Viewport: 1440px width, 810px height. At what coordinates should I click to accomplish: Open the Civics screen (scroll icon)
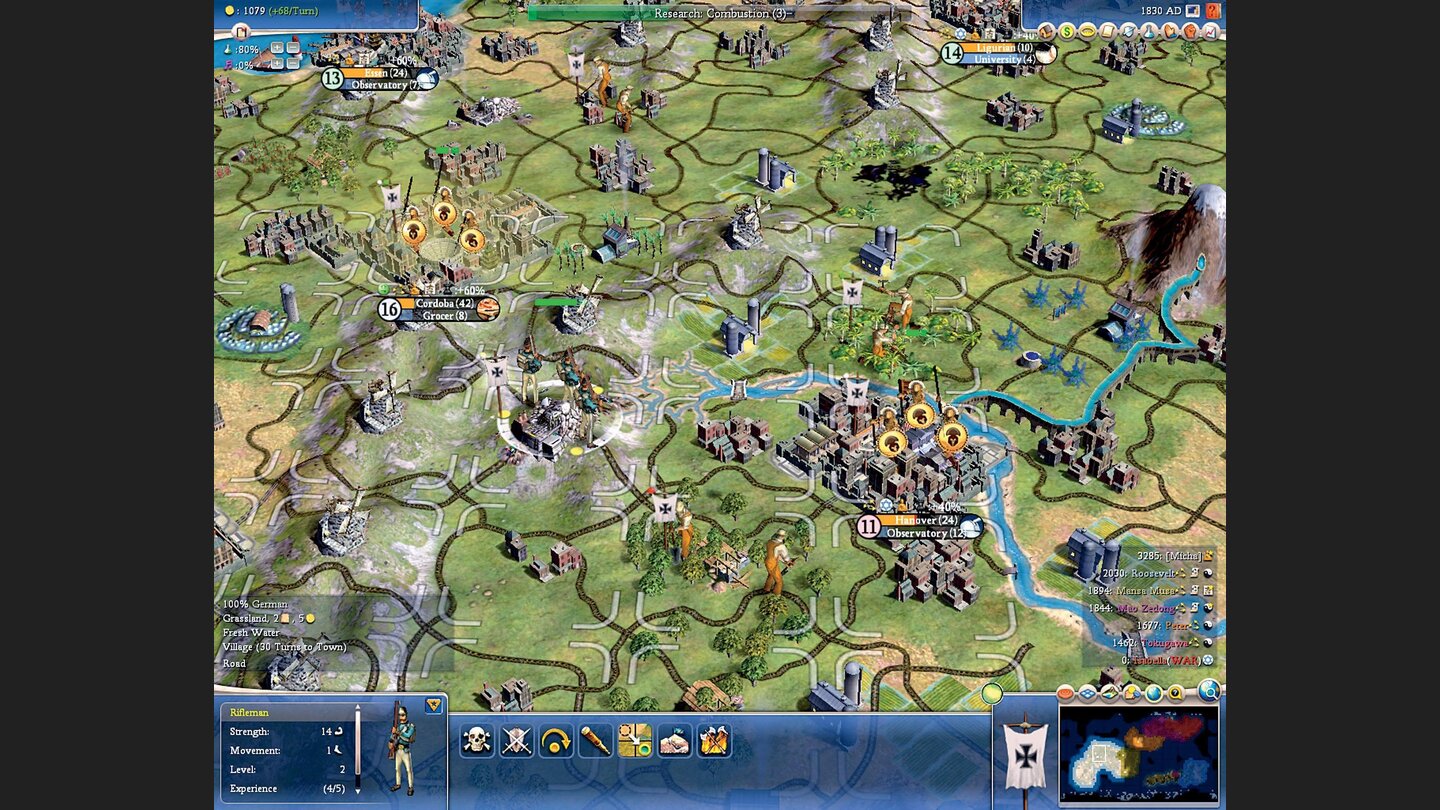click(1108, 32)
